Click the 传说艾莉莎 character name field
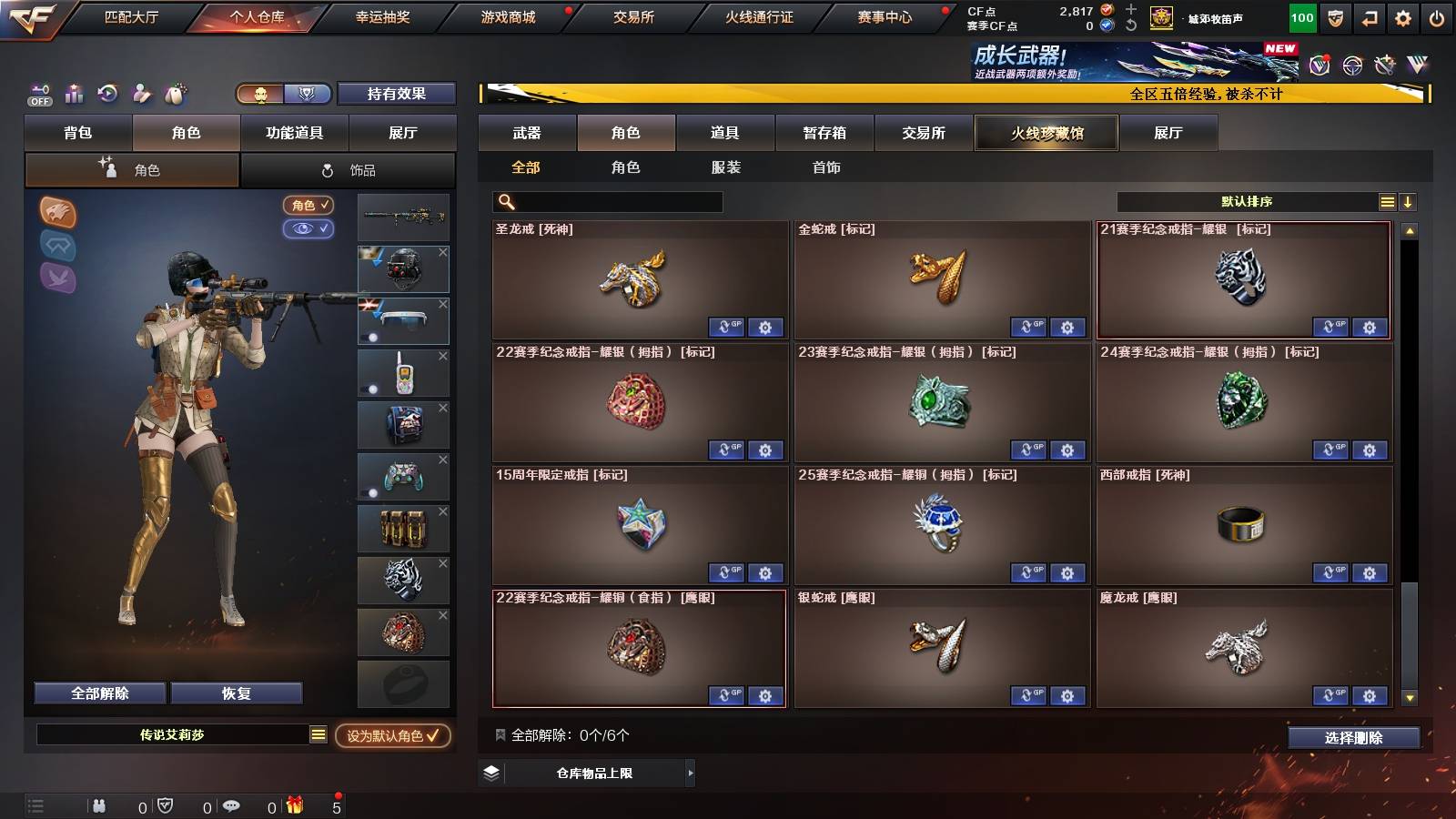Viewport: 1456px width, 819px height. tap(171, 737)
